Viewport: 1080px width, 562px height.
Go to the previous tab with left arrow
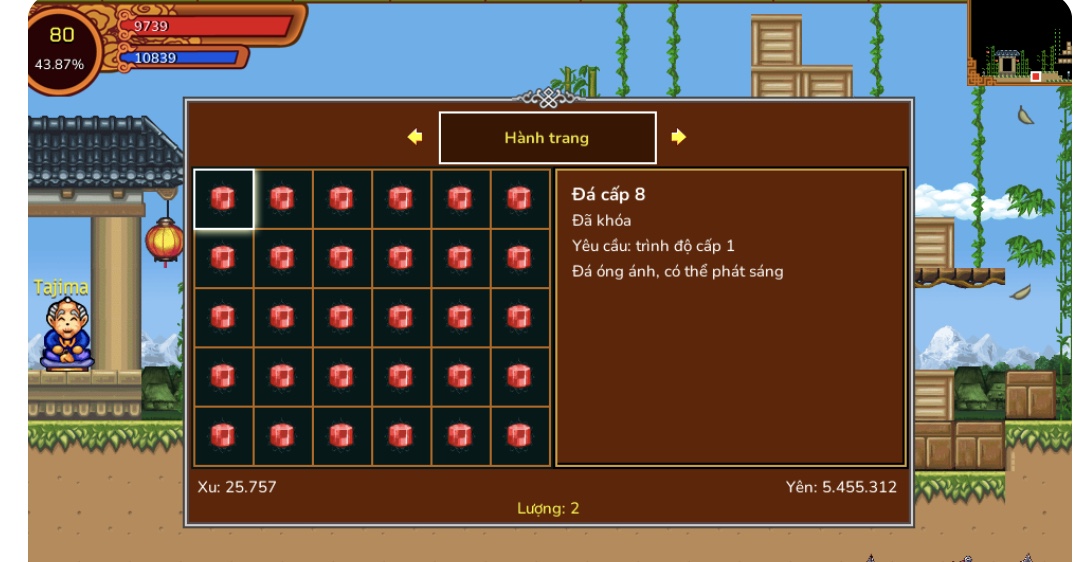415,137
